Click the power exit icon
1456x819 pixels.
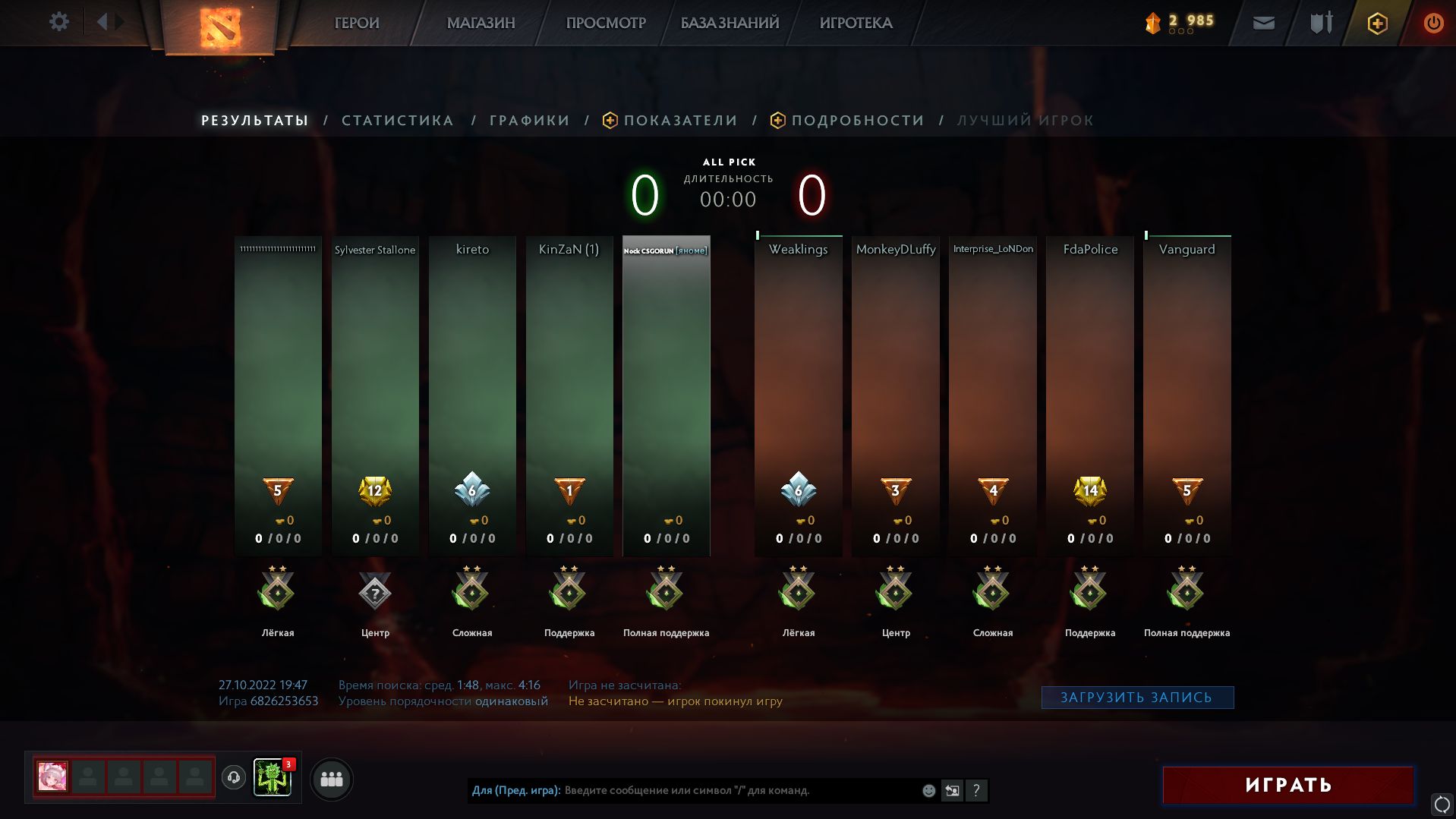[1433, 22]
